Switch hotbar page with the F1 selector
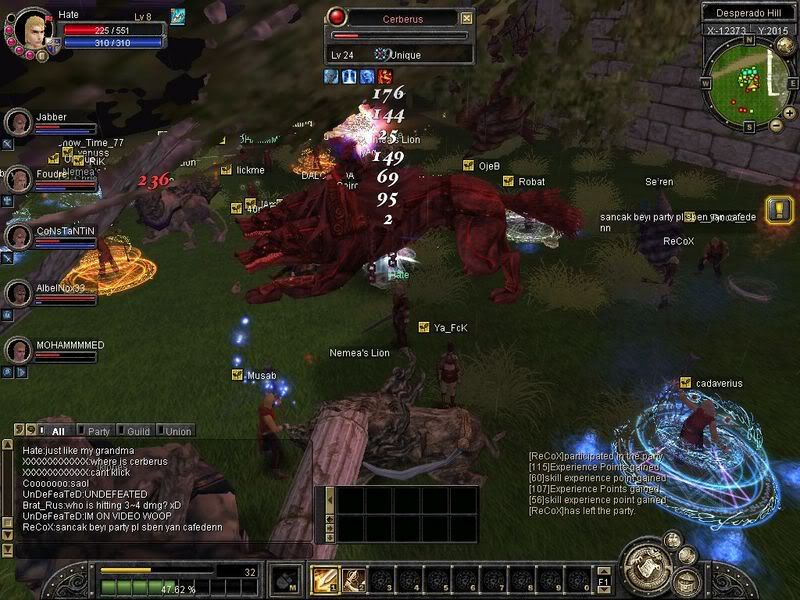800x600 pixels. tap(603, 580)
